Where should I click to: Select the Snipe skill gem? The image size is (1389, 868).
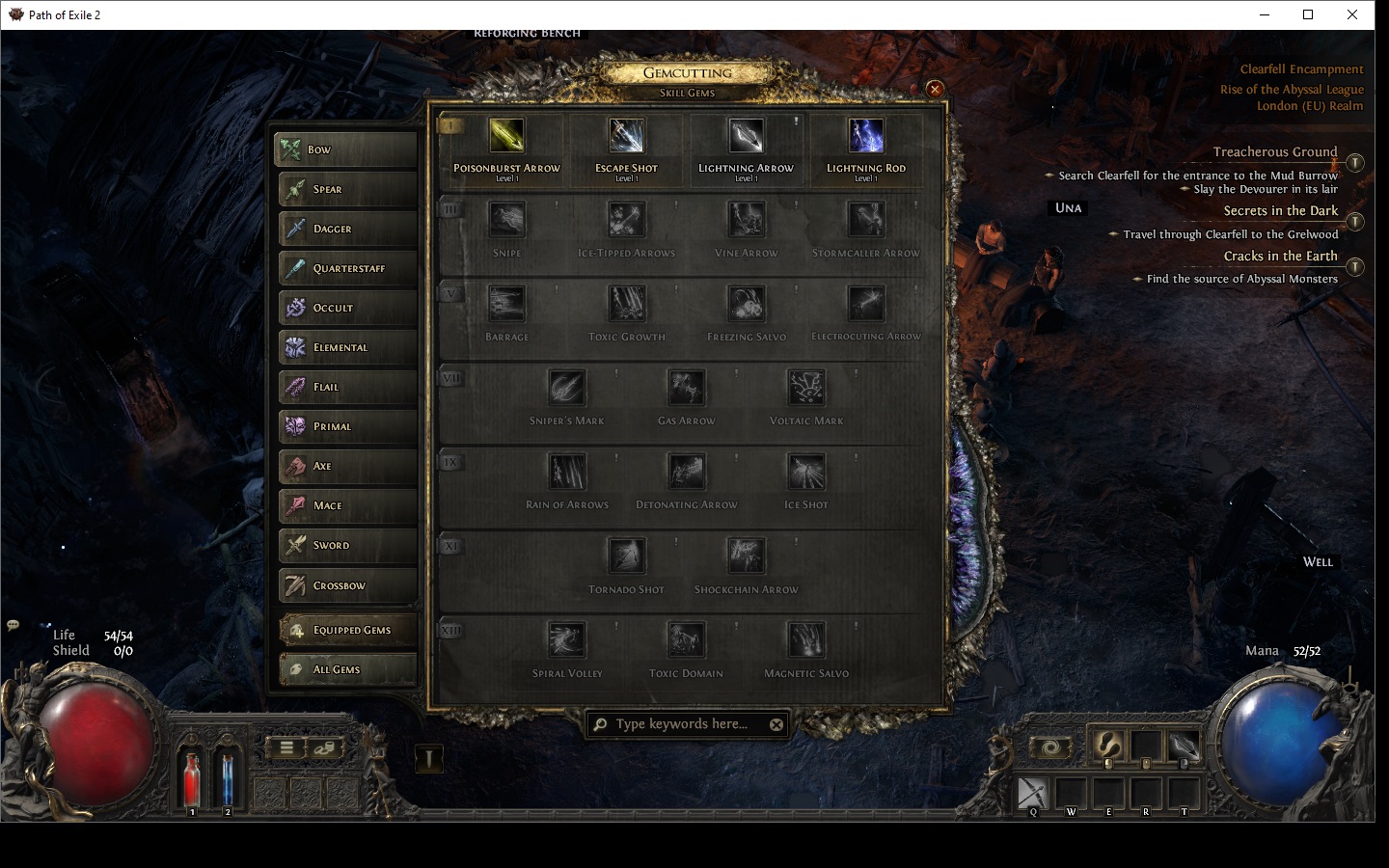[x=506, y=221]
